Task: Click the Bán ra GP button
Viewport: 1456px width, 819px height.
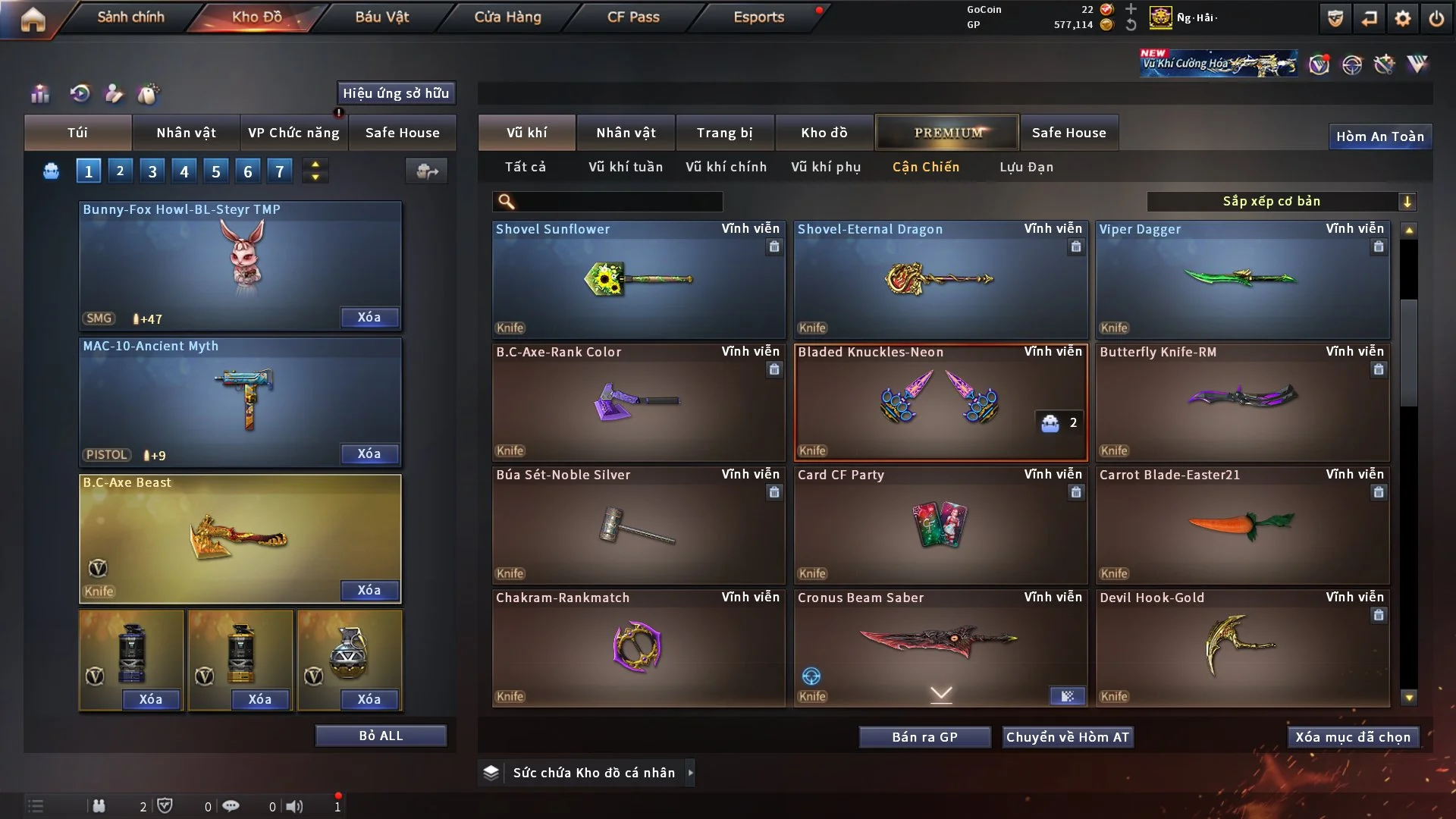Action: click(x=924, y=737)
